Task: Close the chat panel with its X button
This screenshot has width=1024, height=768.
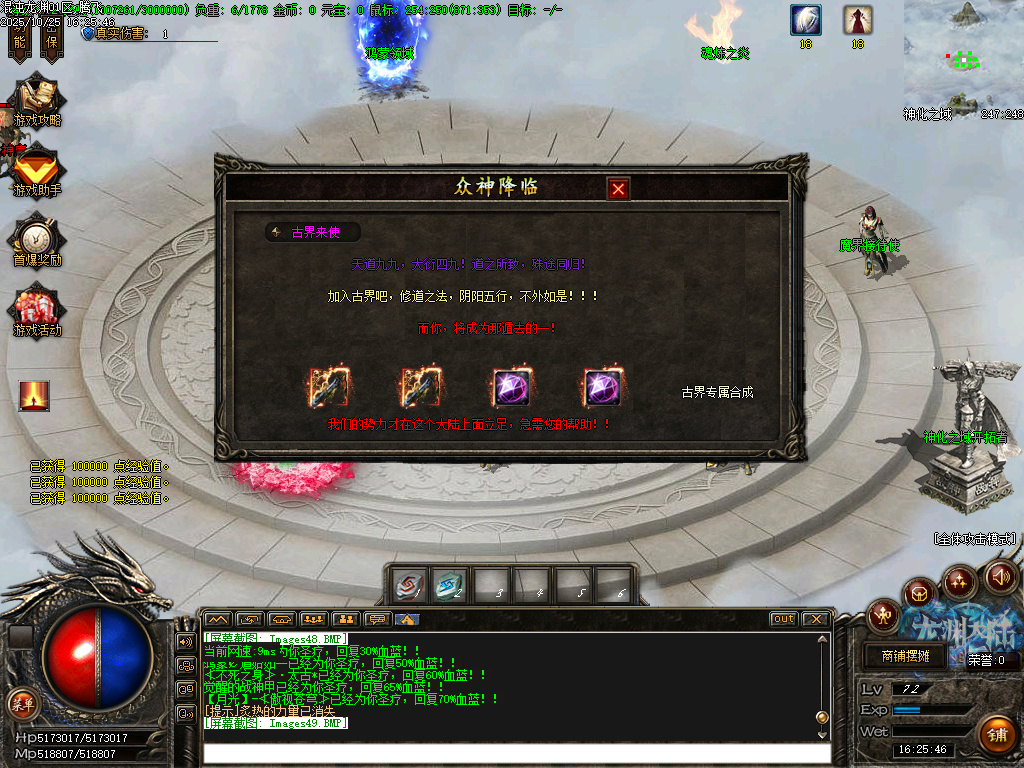Action: [815, 619]
